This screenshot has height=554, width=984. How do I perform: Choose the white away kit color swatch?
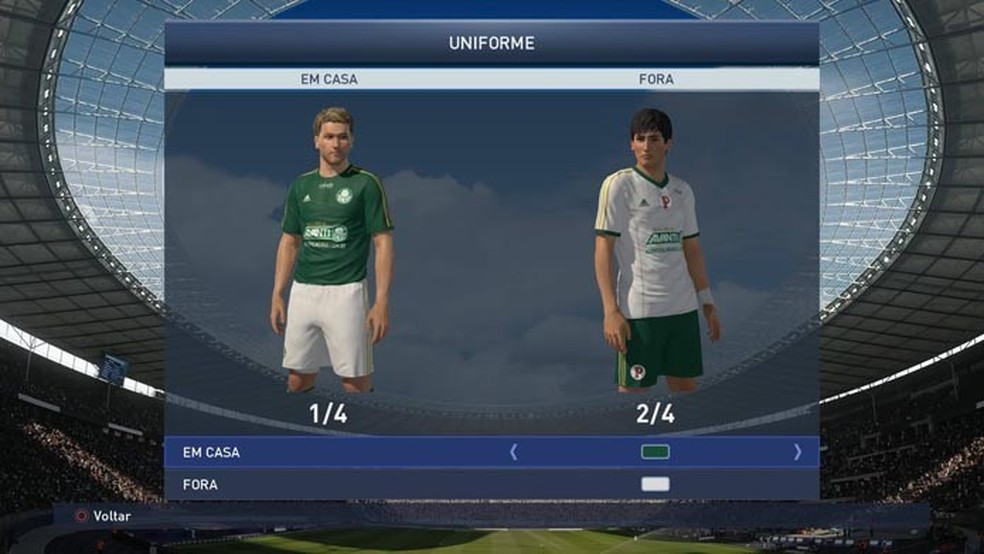pyautogui.click(x=655, y=484)
